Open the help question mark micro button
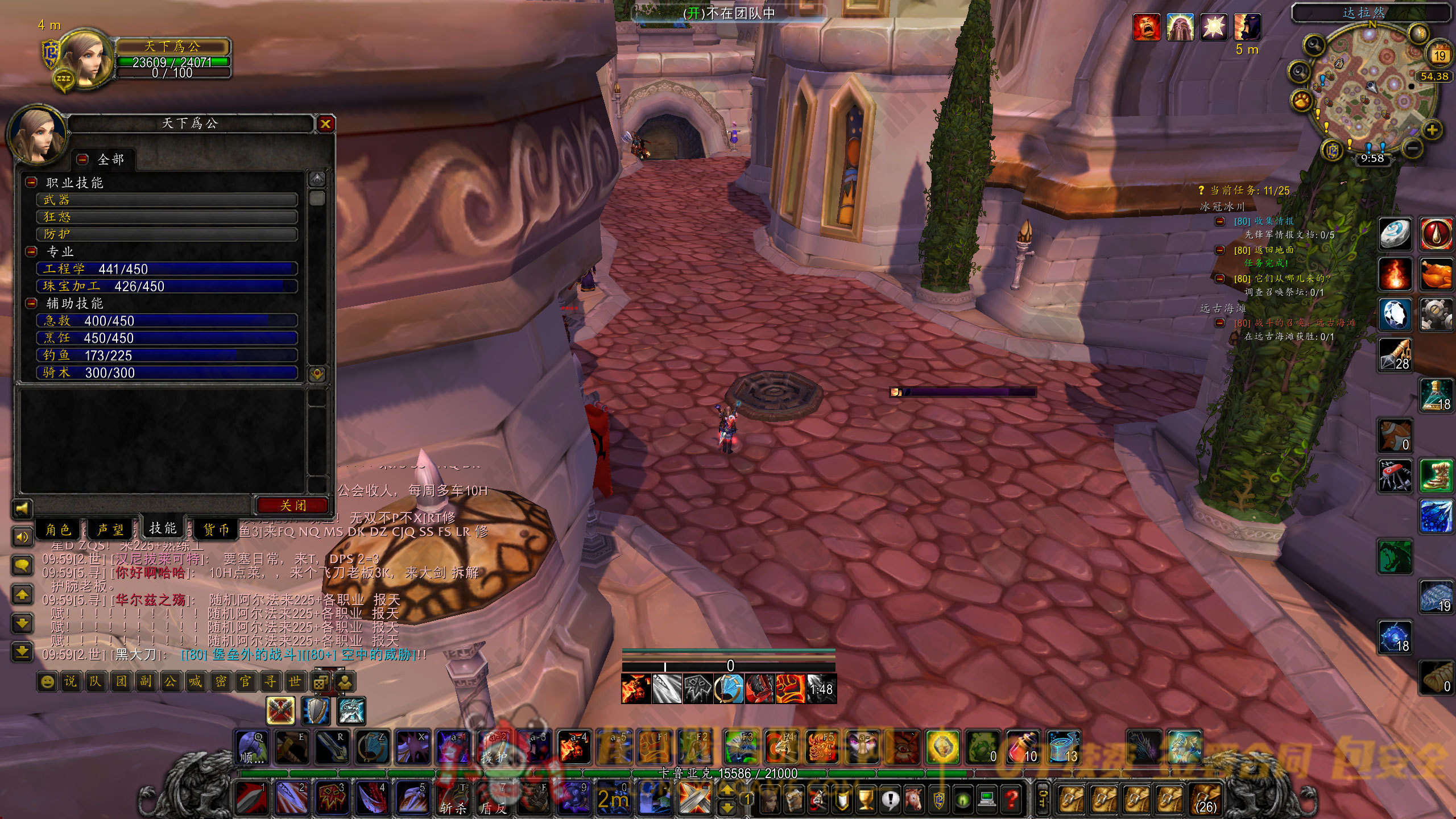Viewport: 1456px width, 819px height. coord(1011,800)
